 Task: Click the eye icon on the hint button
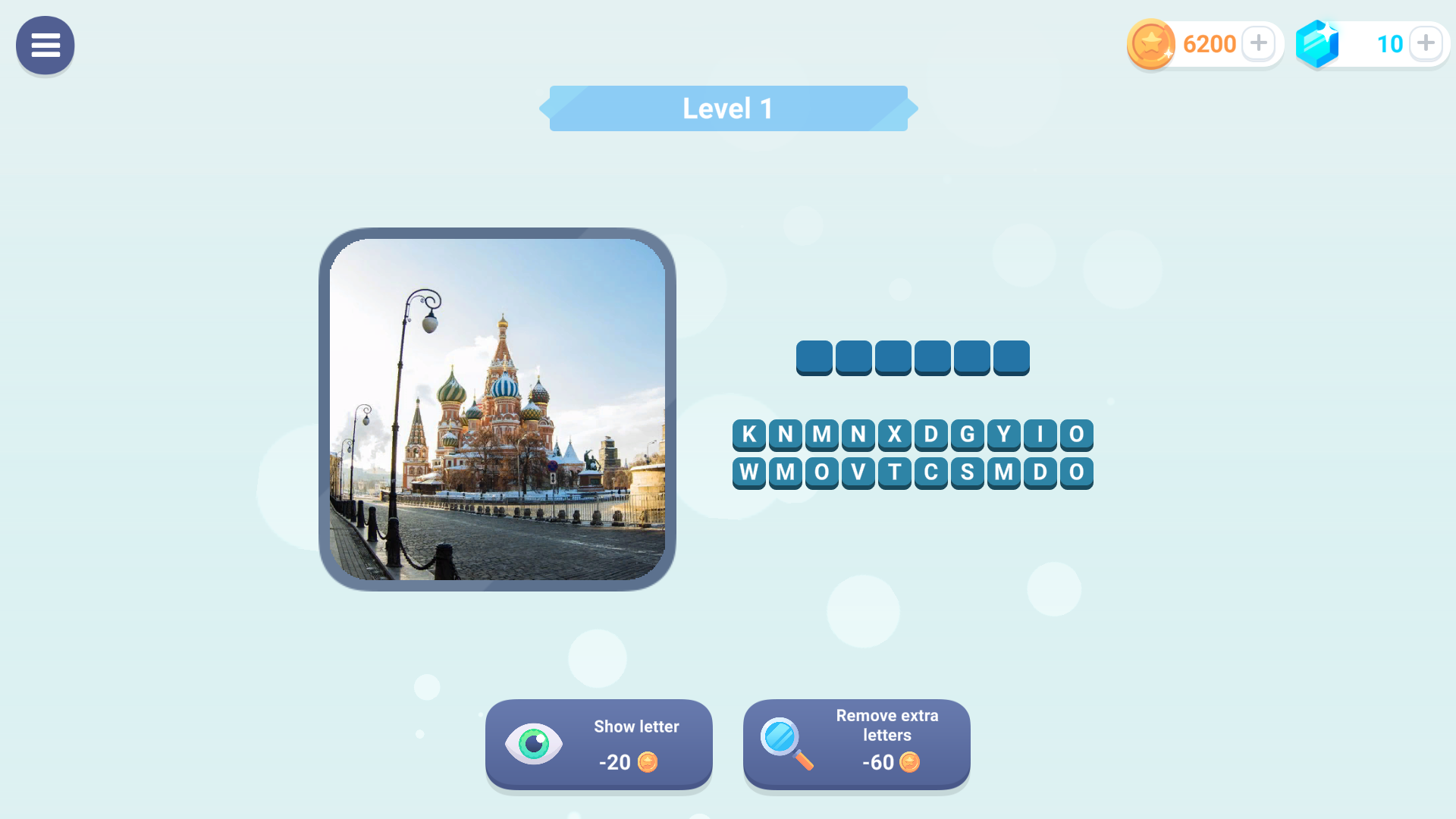click(x=535, y=744)
